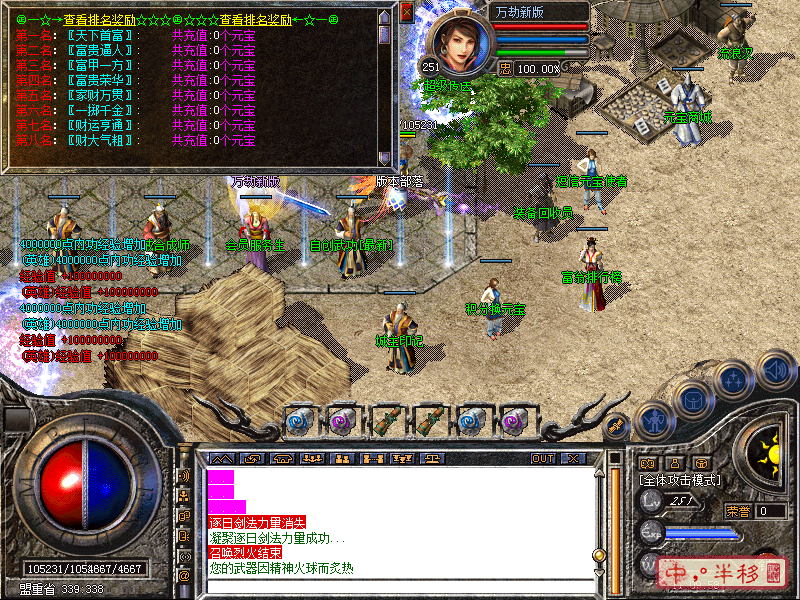800x600 pixels.
Task: Click the balance scale icon above chat
Action: 432,458
